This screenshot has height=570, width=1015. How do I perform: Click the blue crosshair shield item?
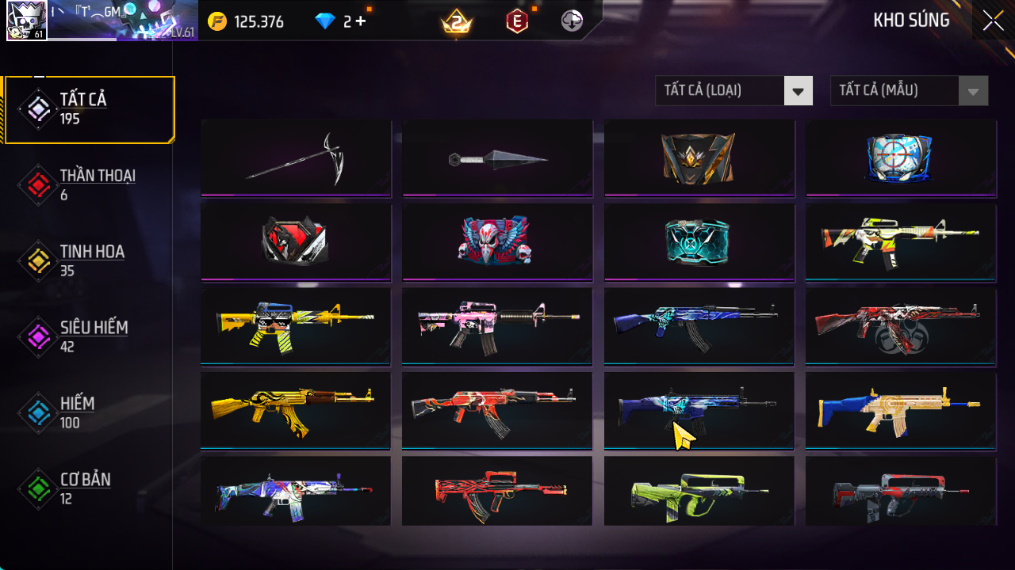click(900, 158)
